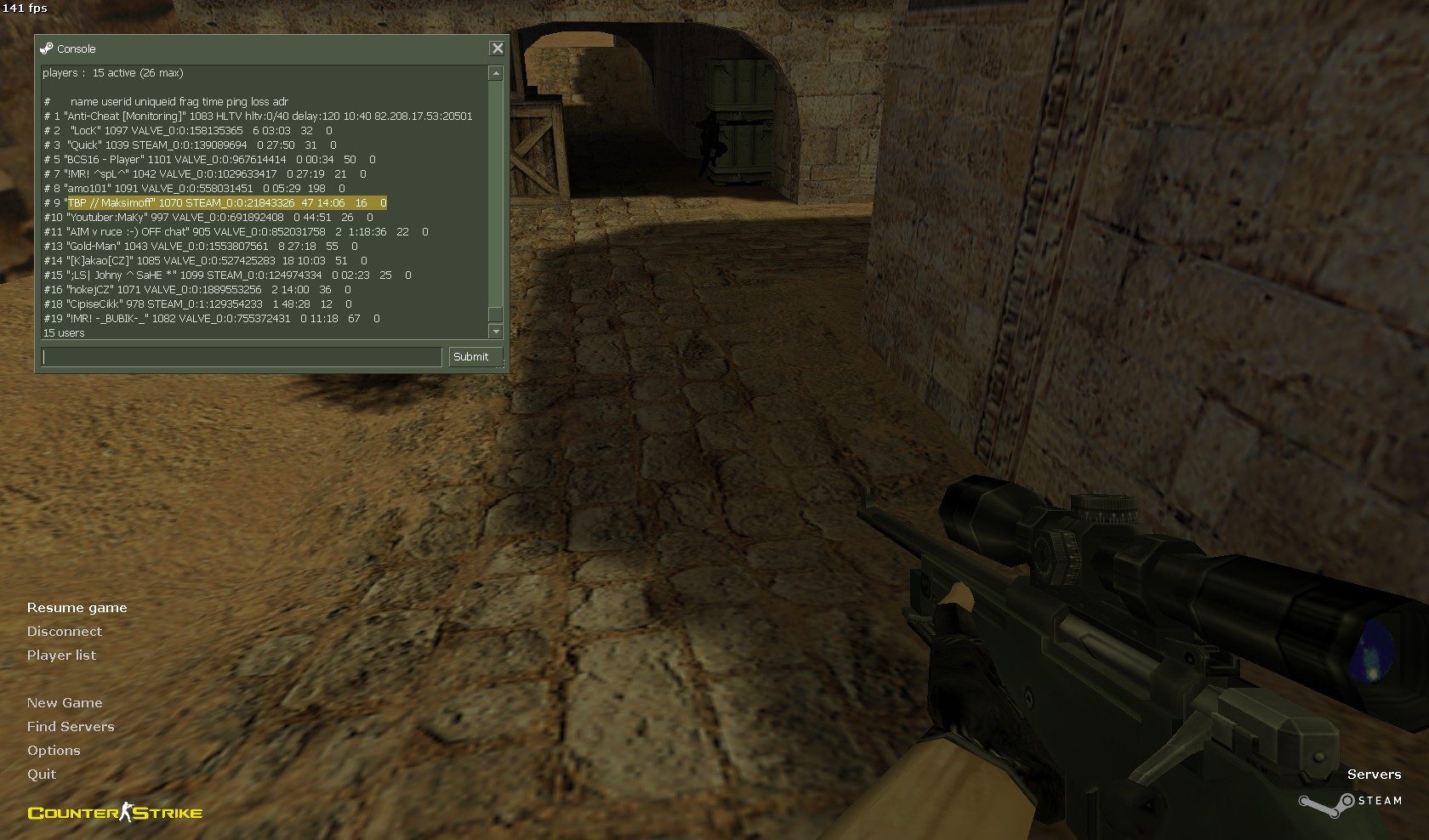Close the Console window
The height and width of the screenshot is (840, 1429).
click(x=498, y=48)
